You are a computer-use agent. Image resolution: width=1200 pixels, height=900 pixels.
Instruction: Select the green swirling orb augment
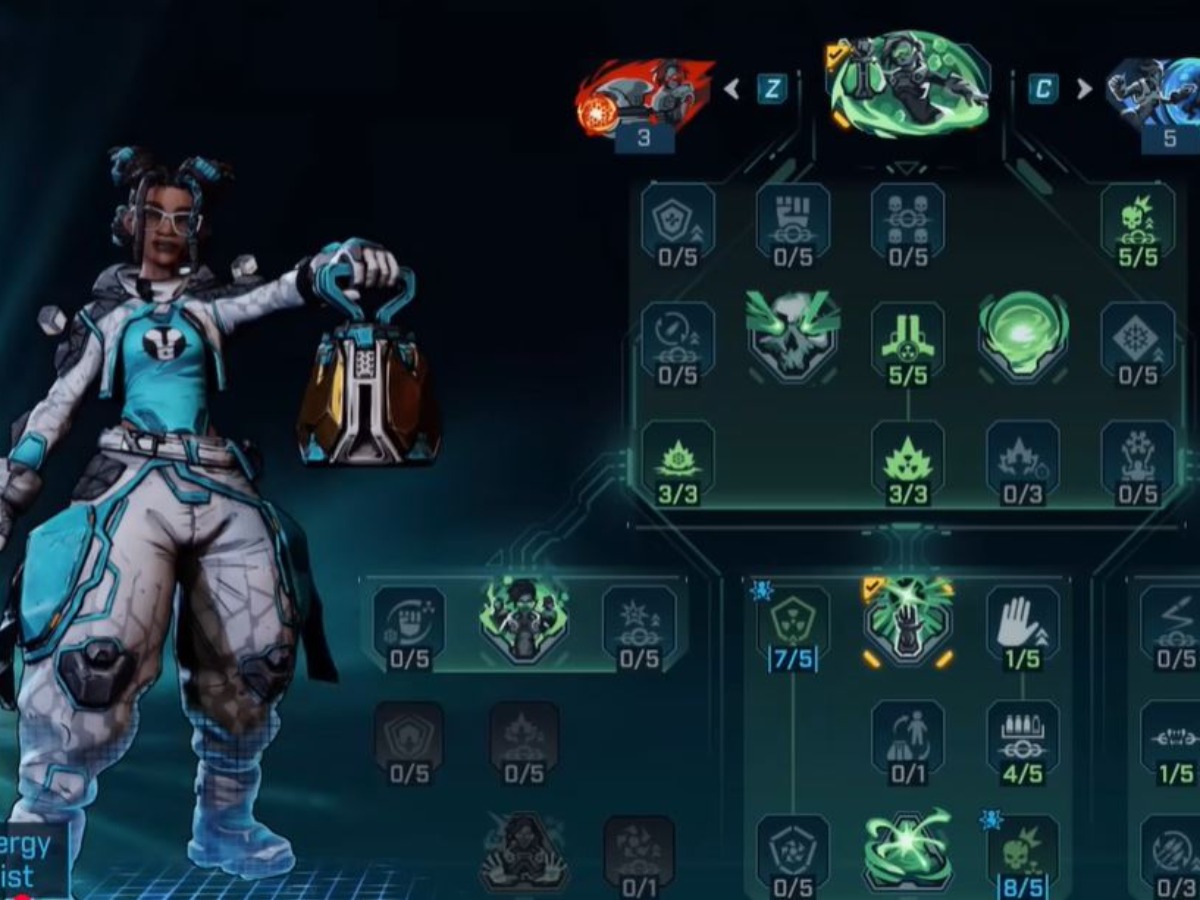coord(1023,335)
